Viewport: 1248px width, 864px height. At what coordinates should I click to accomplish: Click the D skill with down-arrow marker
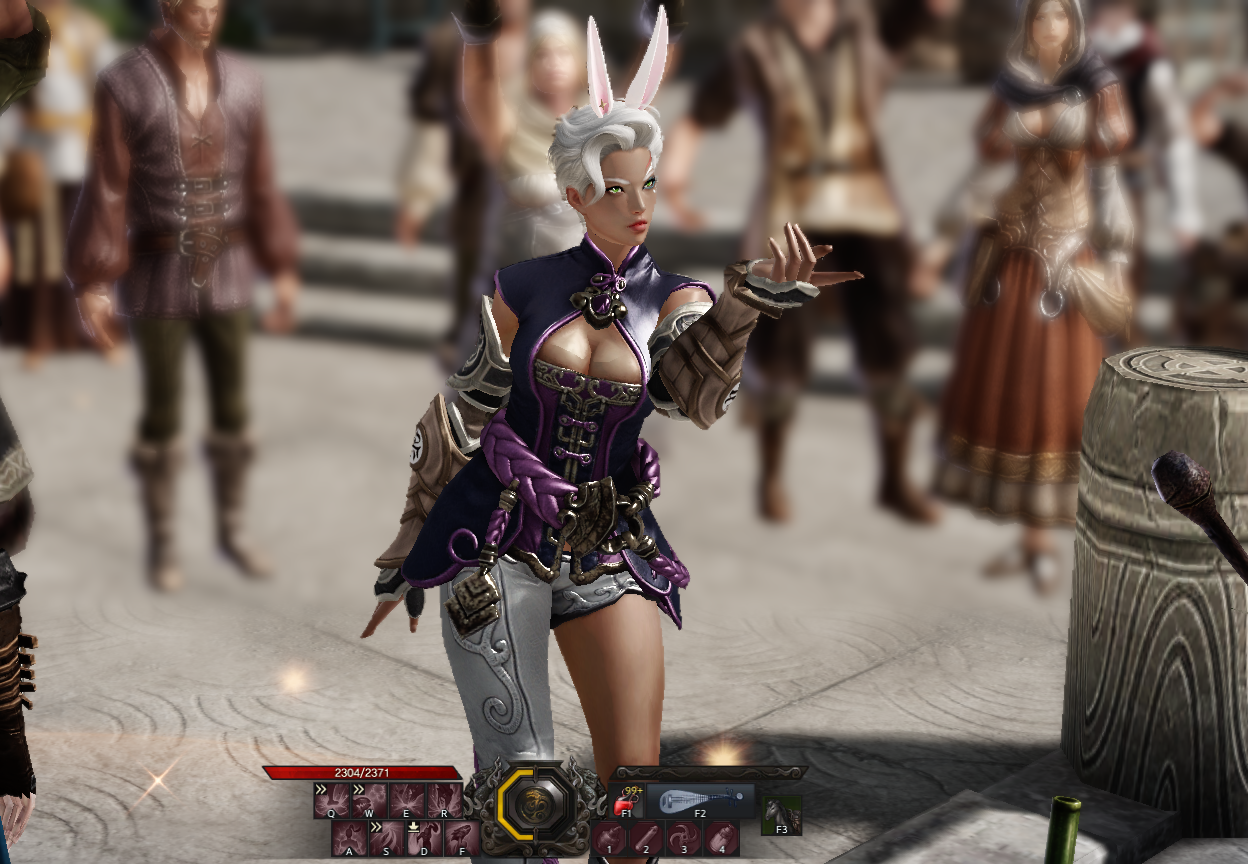(424, 838)
